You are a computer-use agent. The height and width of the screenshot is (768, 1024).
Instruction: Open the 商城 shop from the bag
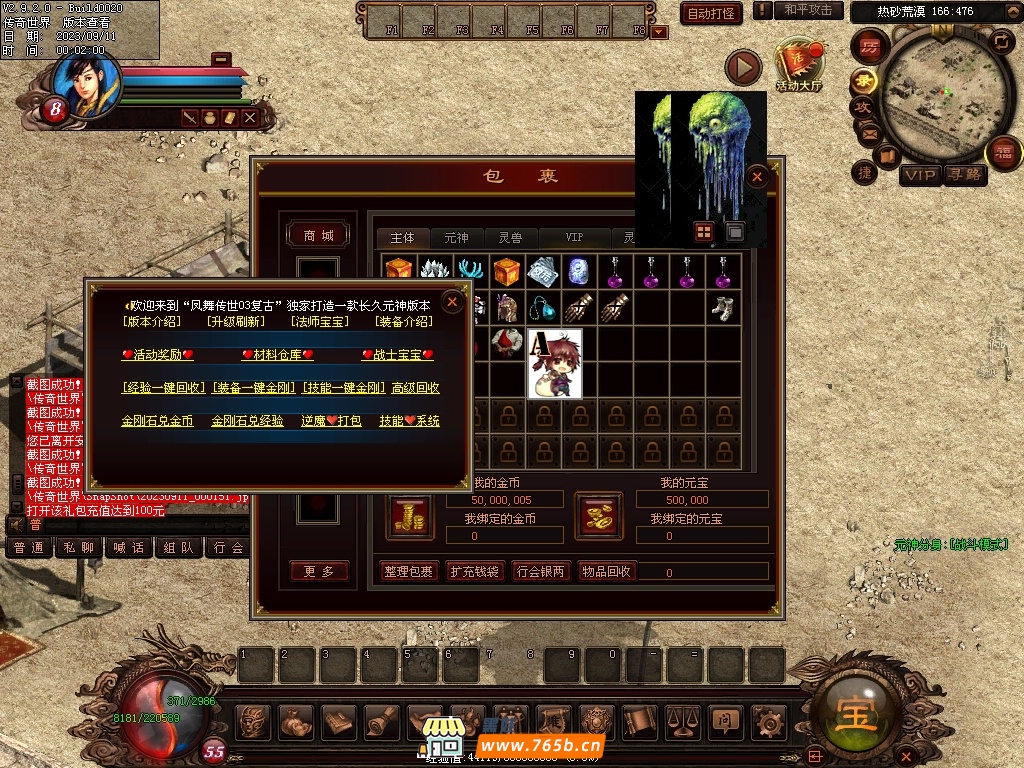coord(319,235)
